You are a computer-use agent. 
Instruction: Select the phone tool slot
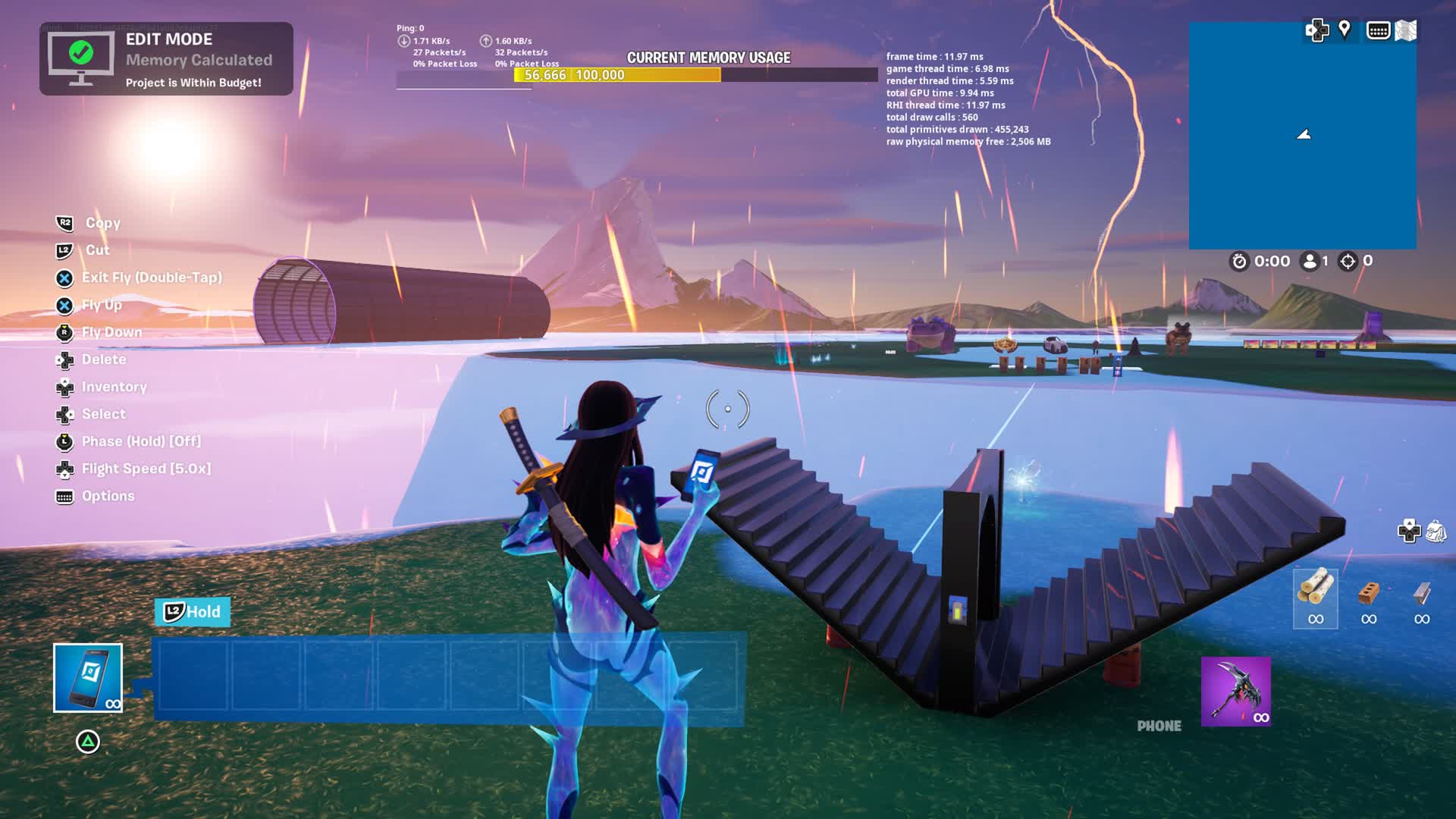pos(88,678)
